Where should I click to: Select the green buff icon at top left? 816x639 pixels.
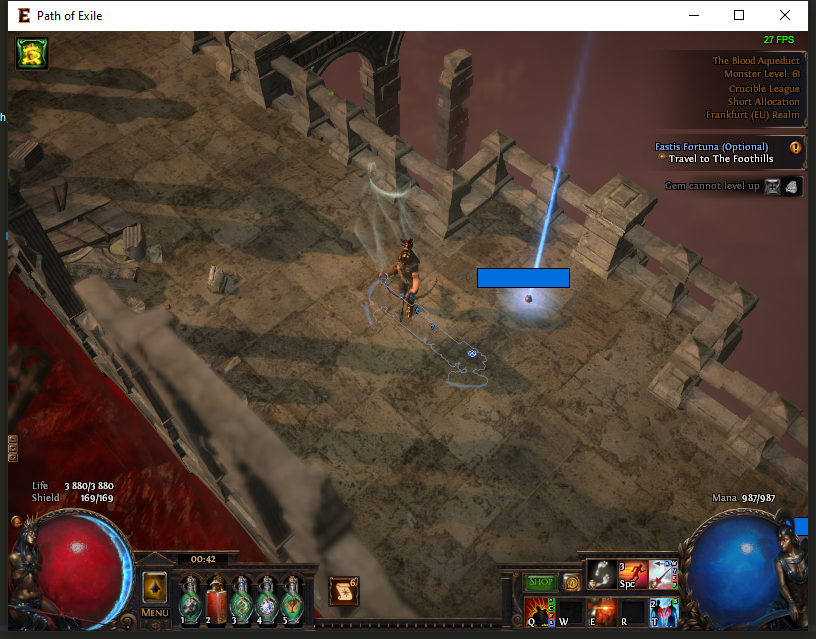(x=32, y=54)
